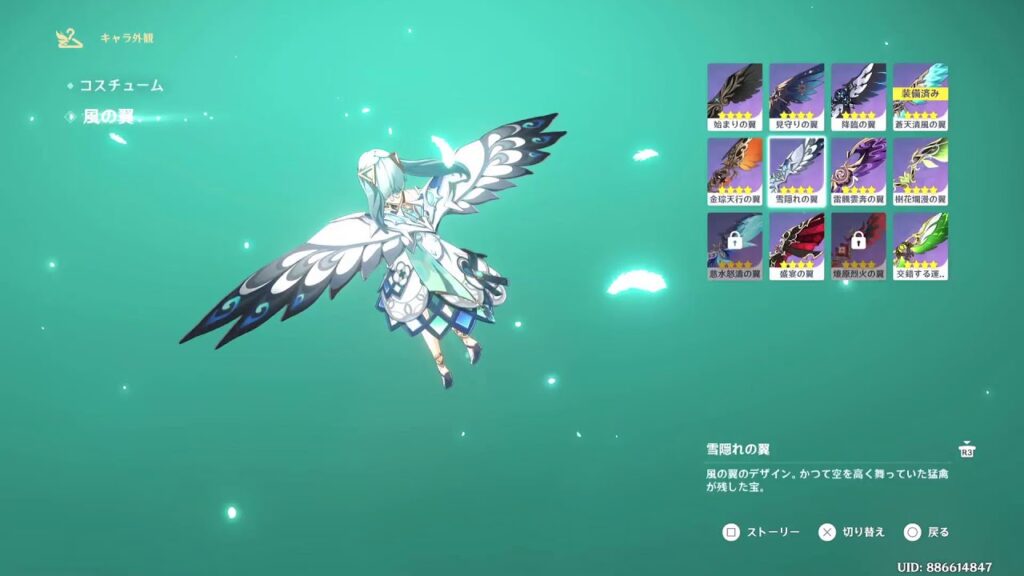This screenshot has height=576, width=1024.
Task: Select the locked 惡水怒濤の翼 glider
Action: [735, 245]
